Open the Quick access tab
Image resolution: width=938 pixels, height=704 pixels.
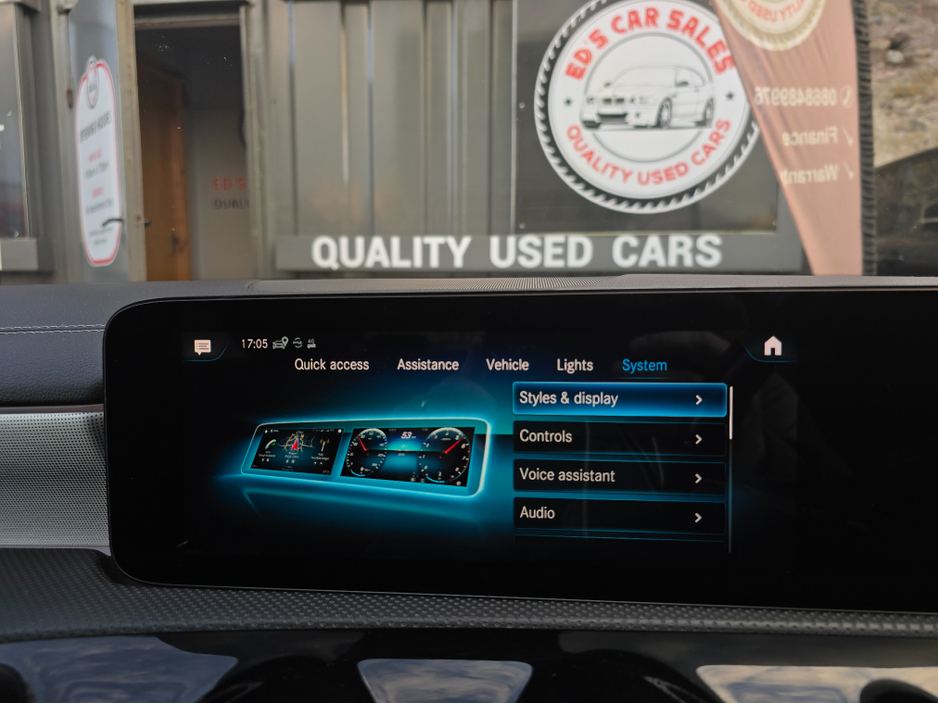coord(331,365)
